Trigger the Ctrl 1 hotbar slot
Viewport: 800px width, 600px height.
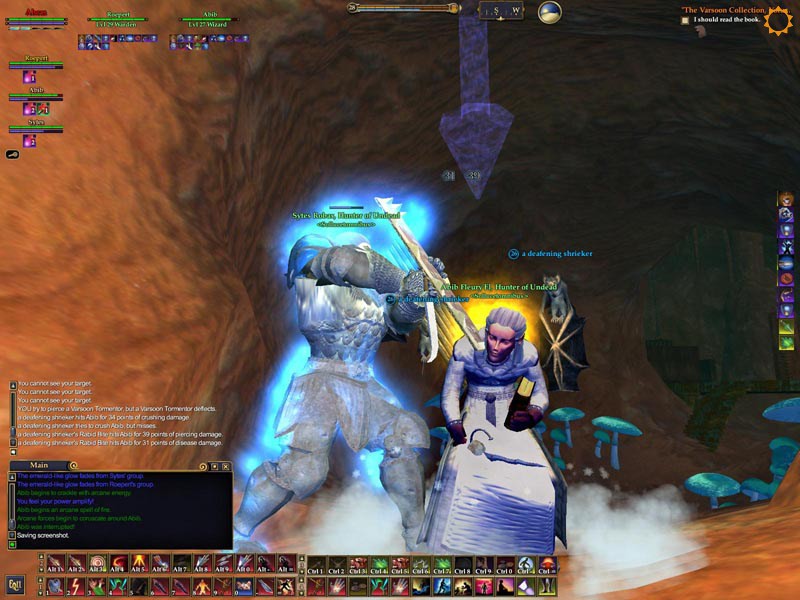pos(315,563)
